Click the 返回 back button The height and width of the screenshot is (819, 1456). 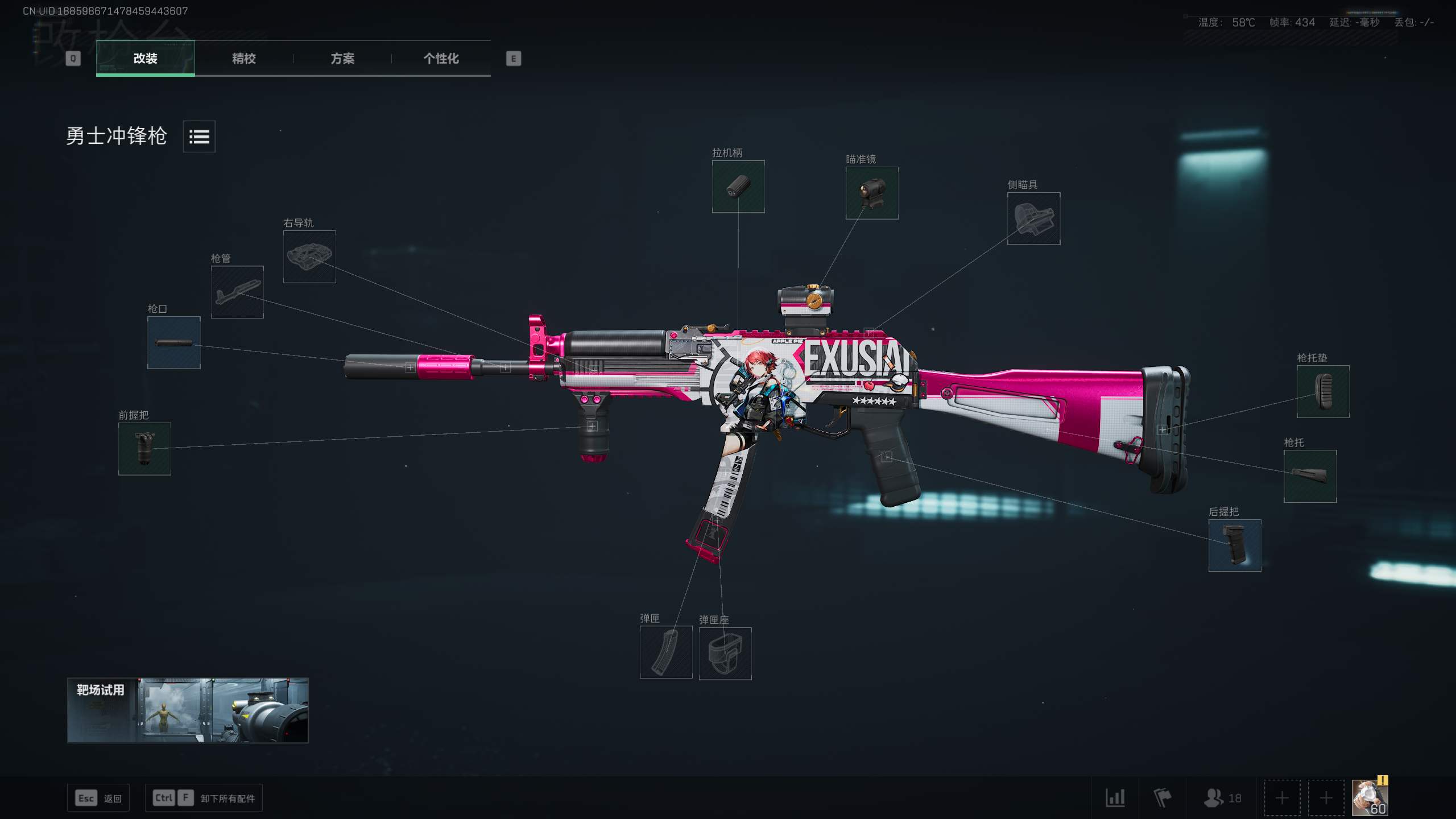tap(98, 798)
